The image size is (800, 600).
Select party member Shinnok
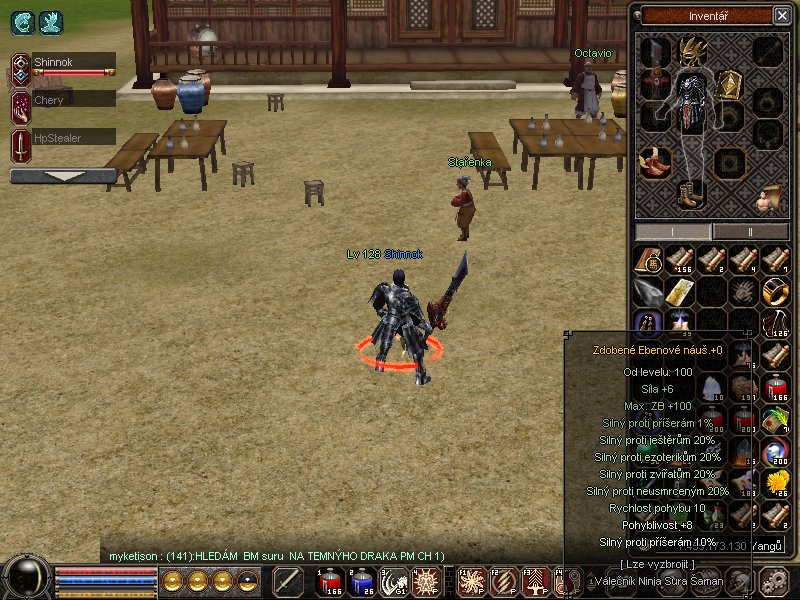pos(63,62)
